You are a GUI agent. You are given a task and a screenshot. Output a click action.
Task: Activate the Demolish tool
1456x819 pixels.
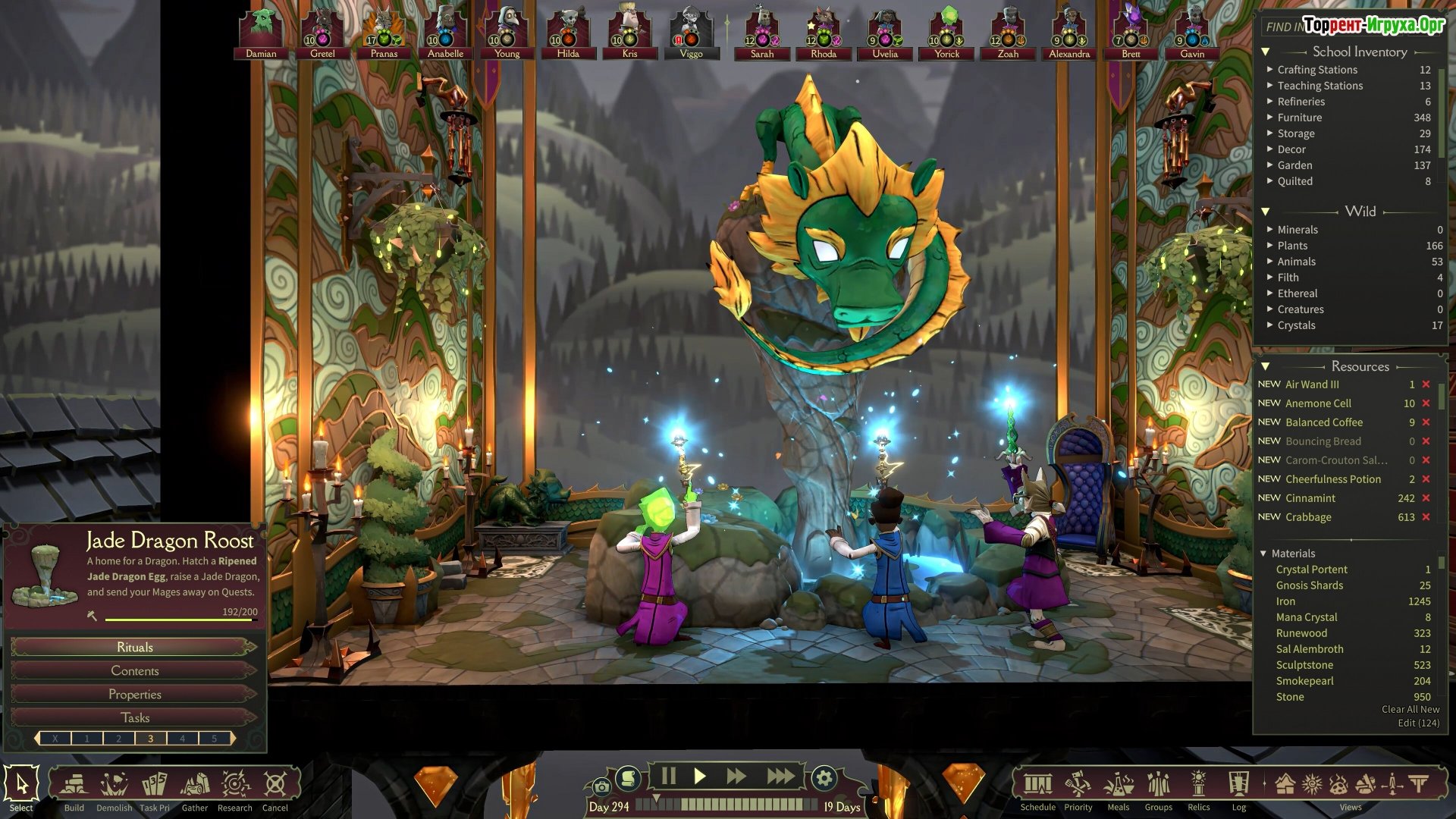pos(114,785)
